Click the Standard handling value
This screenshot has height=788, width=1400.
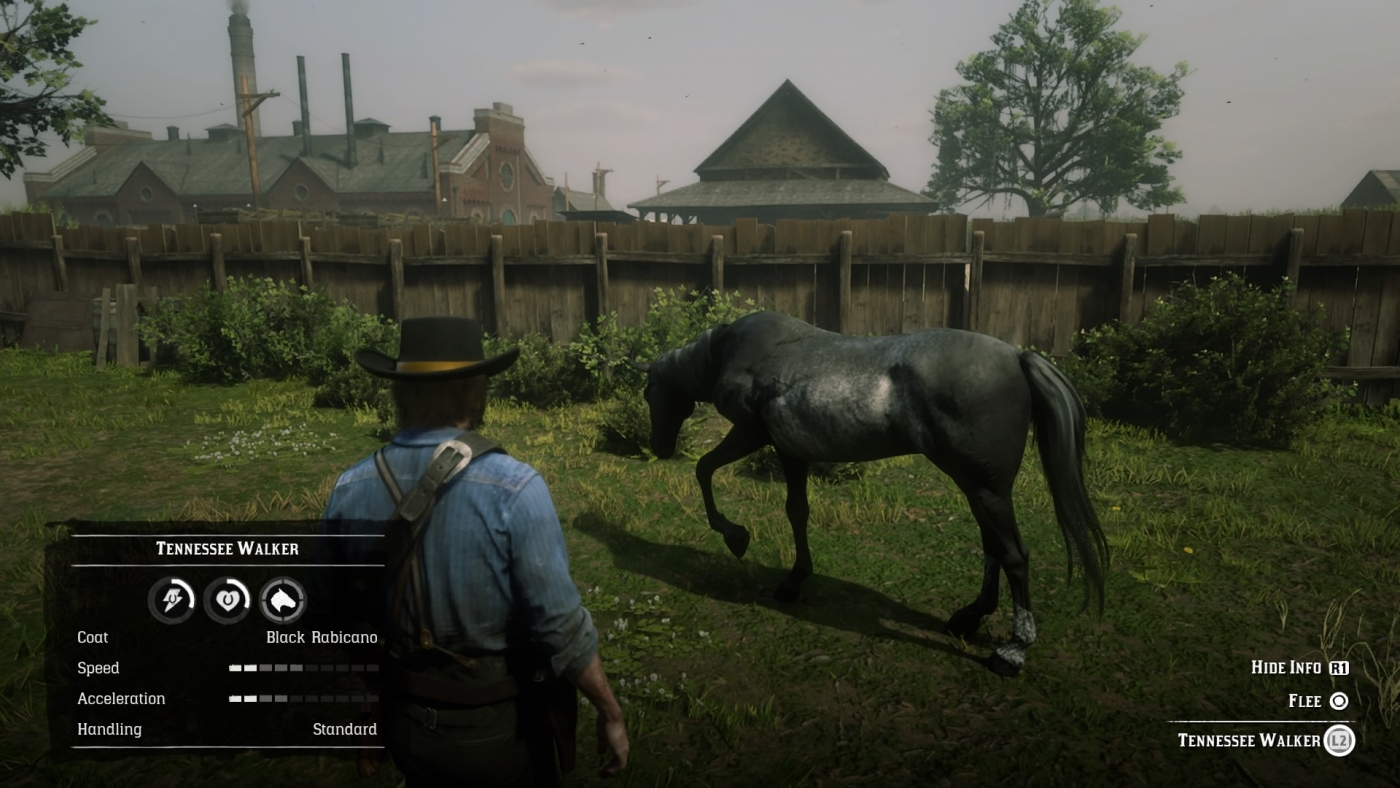click(346, 729)
